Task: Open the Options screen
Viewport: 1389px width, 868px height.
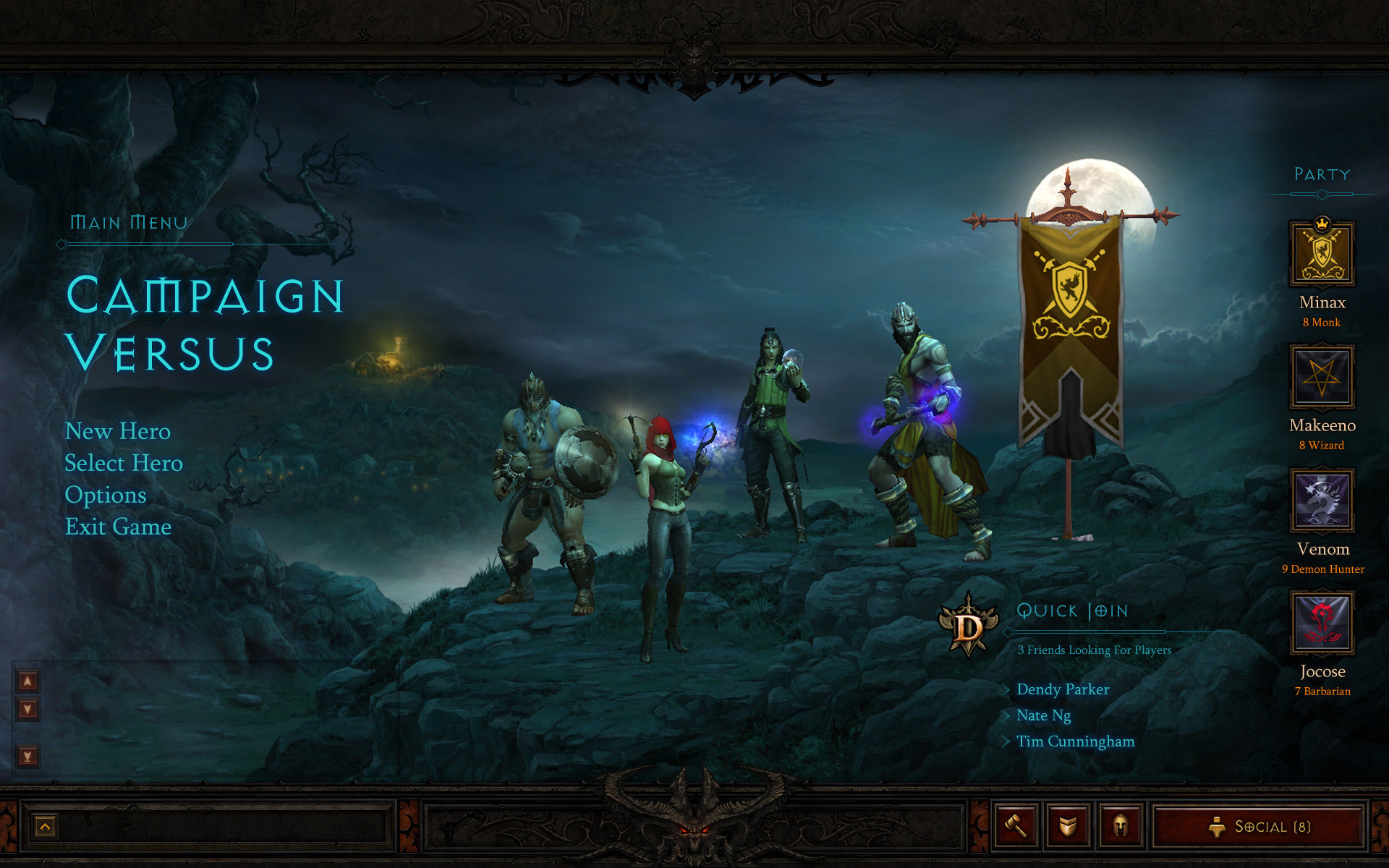Action: (106, 495)
